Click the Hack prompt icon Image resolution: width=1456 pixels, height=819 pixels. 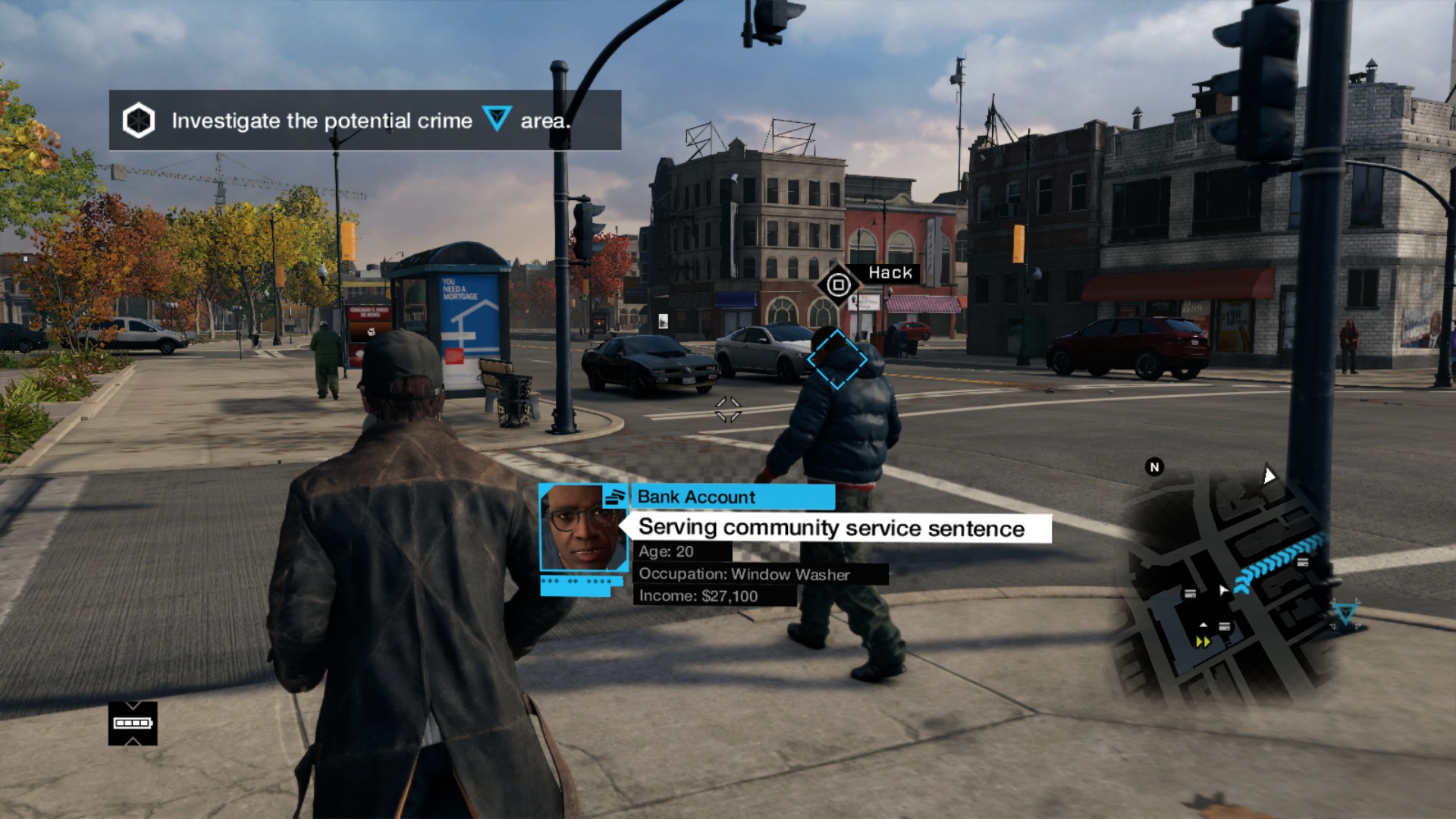pyautogui.click(x=838, y=285)
